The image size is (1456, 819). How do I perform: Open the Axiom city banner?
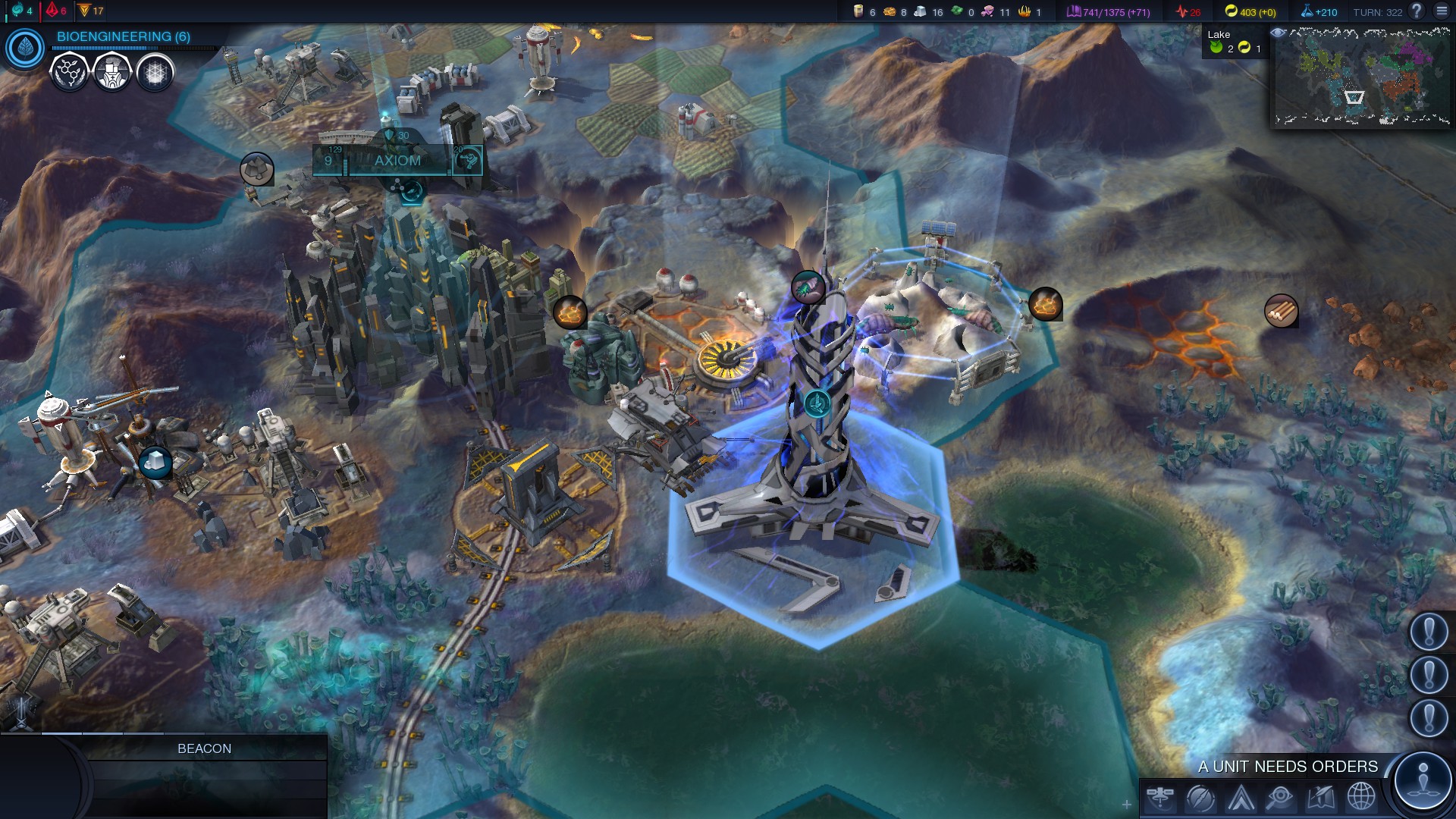[397, 161]
